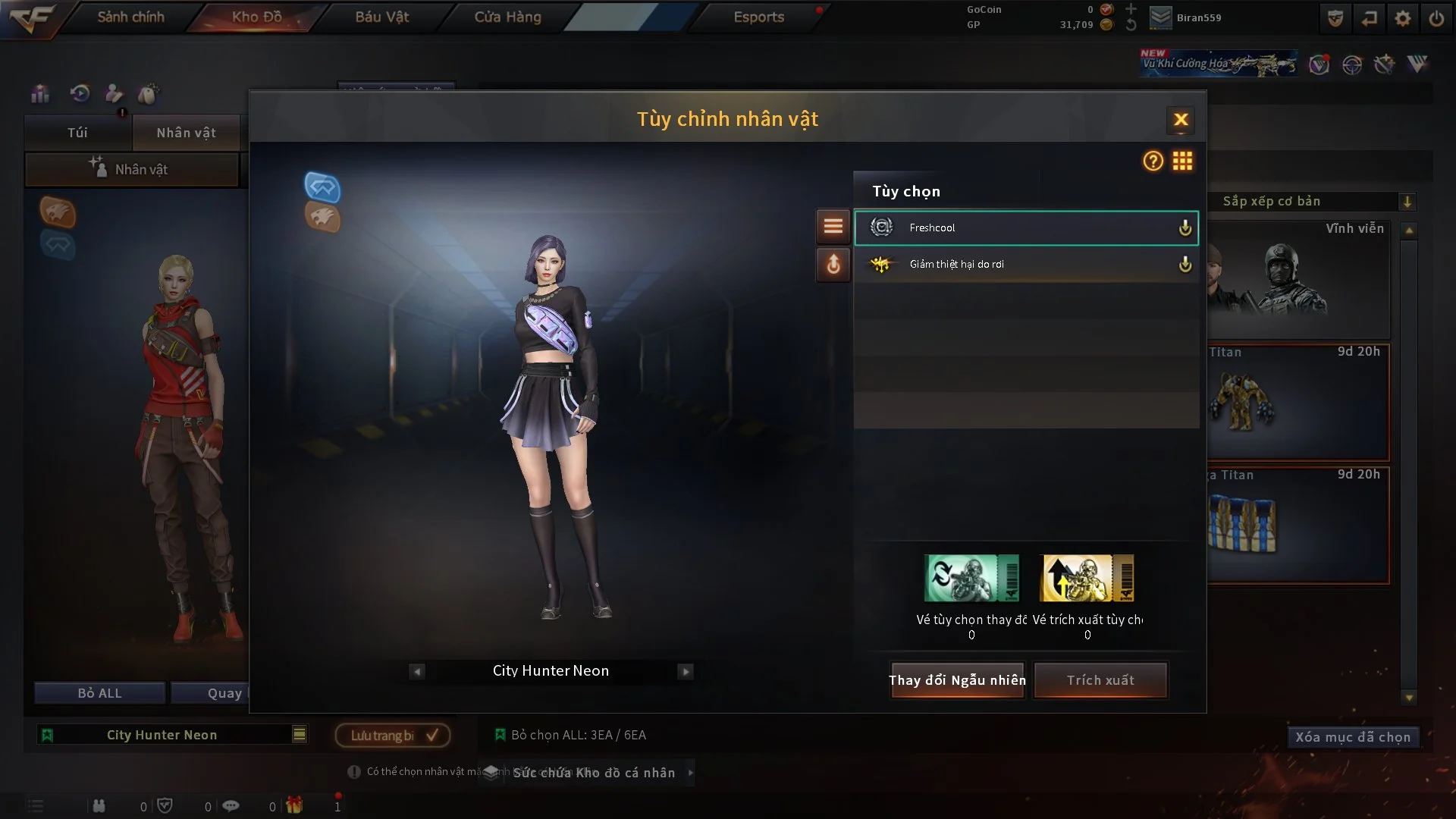The height and width of the screenshot is (819, 1456).
Task: Toggle the Lưu trang bị button
Action: click(x=393, y=735)
